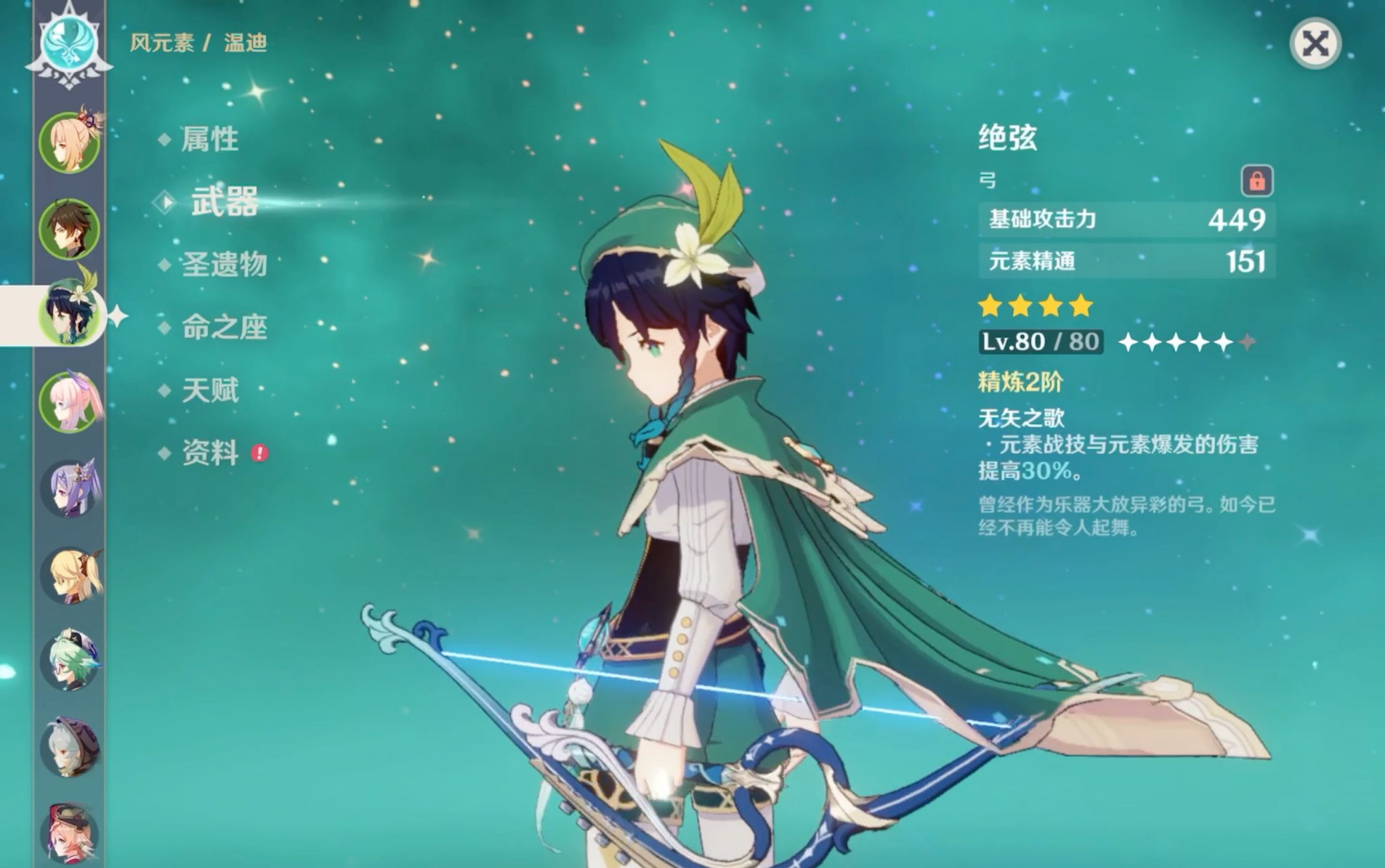Open the 资料 profile entry
1385x868 pixels.
(x=210, y=453)
